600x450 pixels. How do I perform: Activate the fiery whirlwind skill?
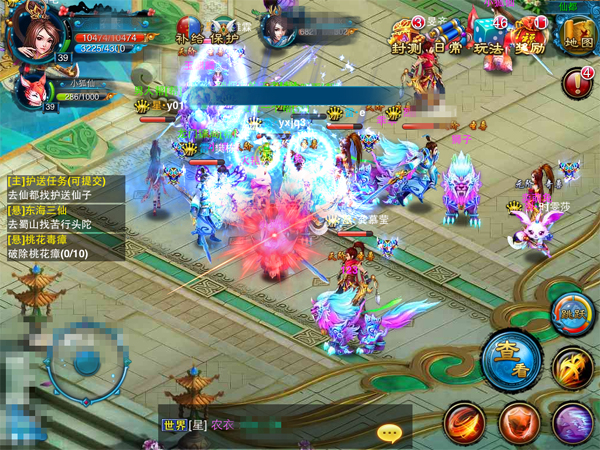coord(466,423)
